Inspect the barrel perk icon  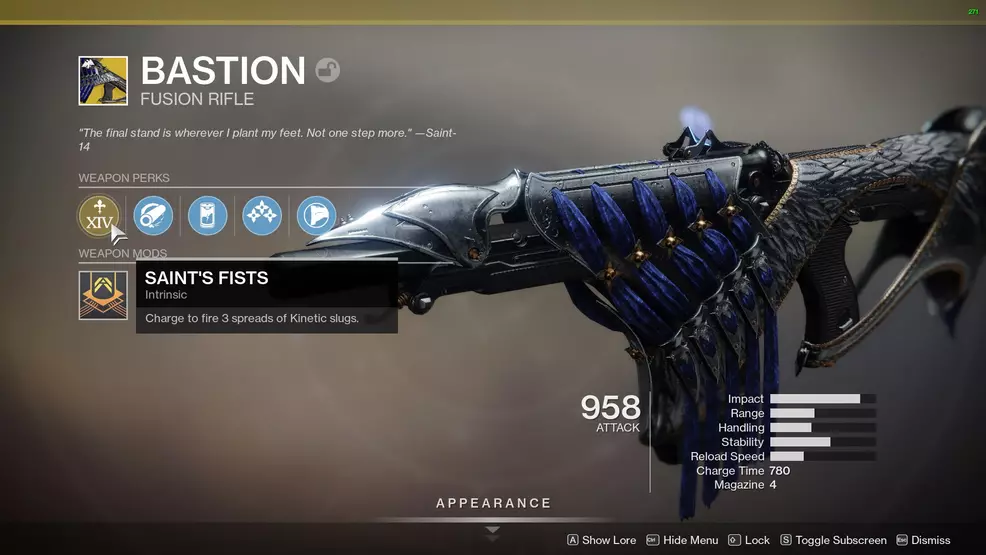click(x=153, y=215)
